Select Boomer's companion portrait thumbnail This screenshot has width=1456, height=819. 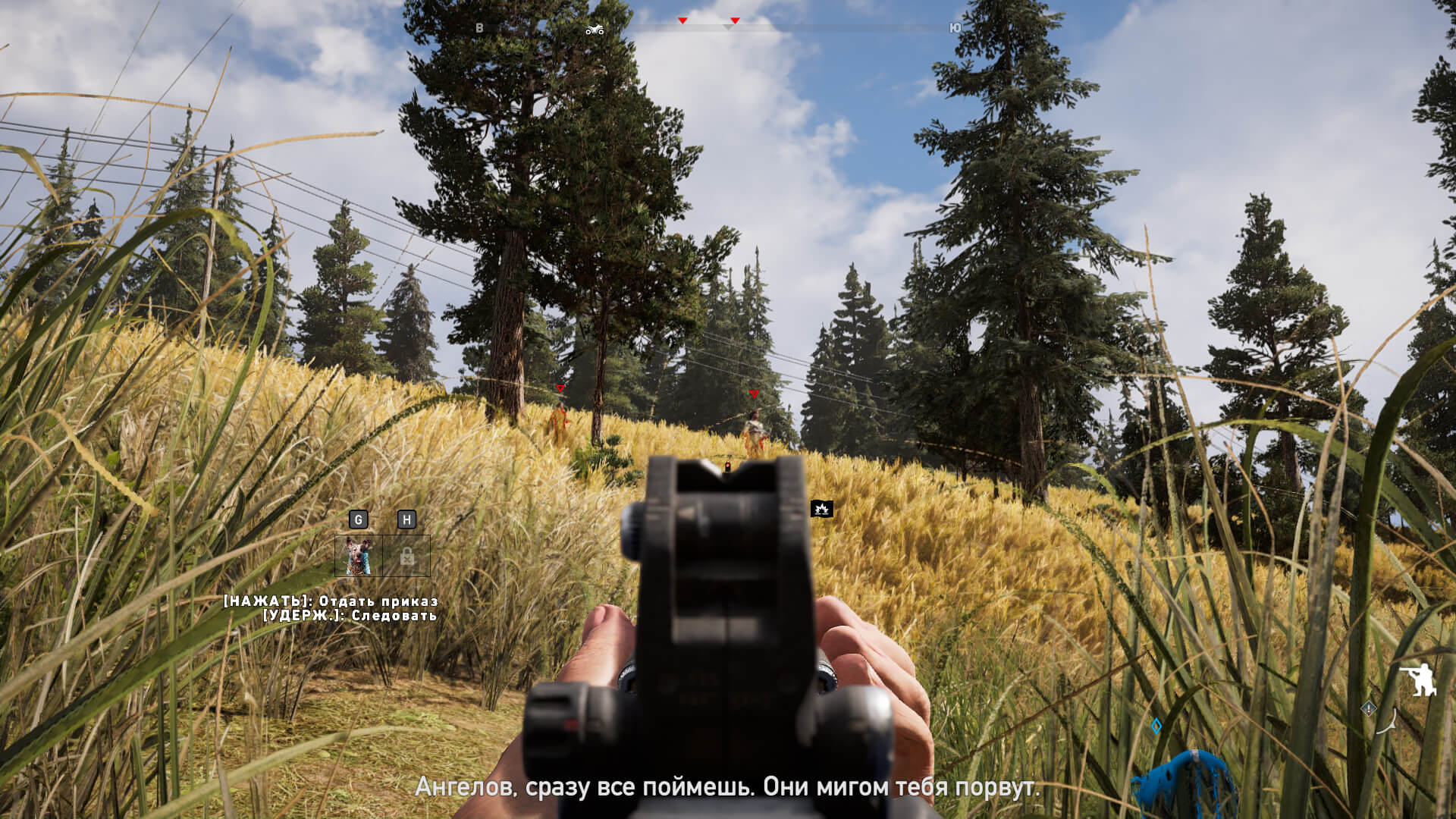point(359,557)
